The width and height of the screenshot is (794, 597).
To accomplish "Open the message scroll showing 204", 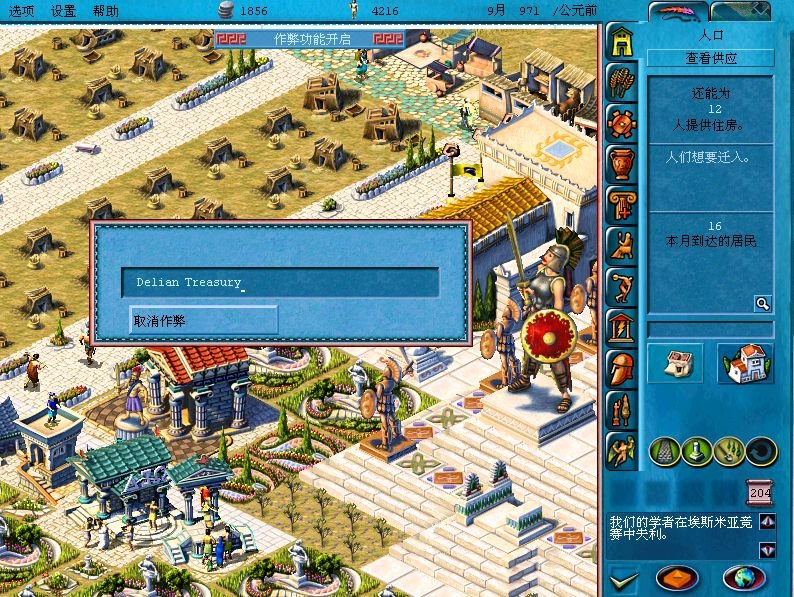I will tap(760, 493).
